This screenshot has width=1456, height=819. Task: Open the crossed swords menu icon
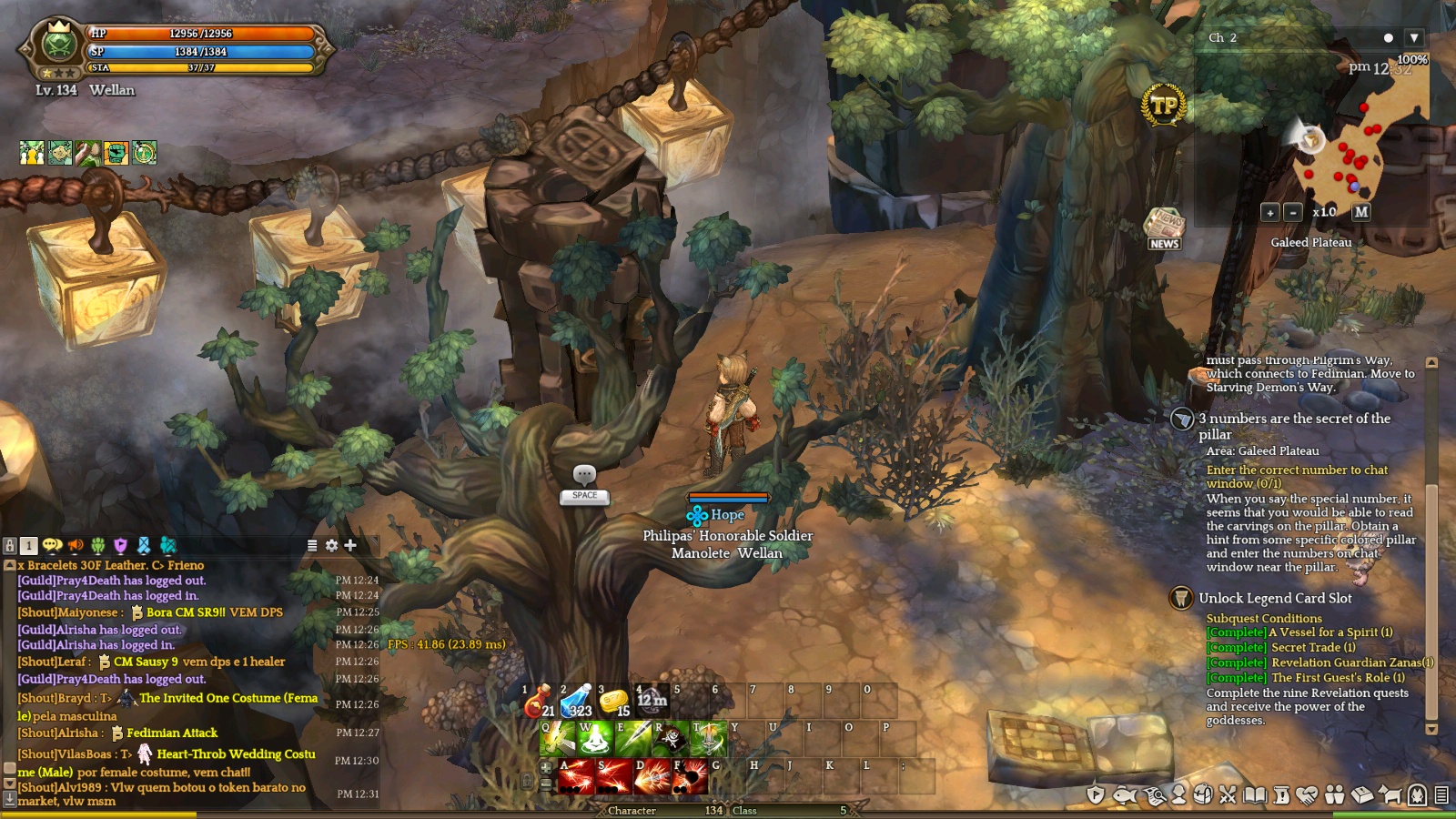coord(1228,795)
